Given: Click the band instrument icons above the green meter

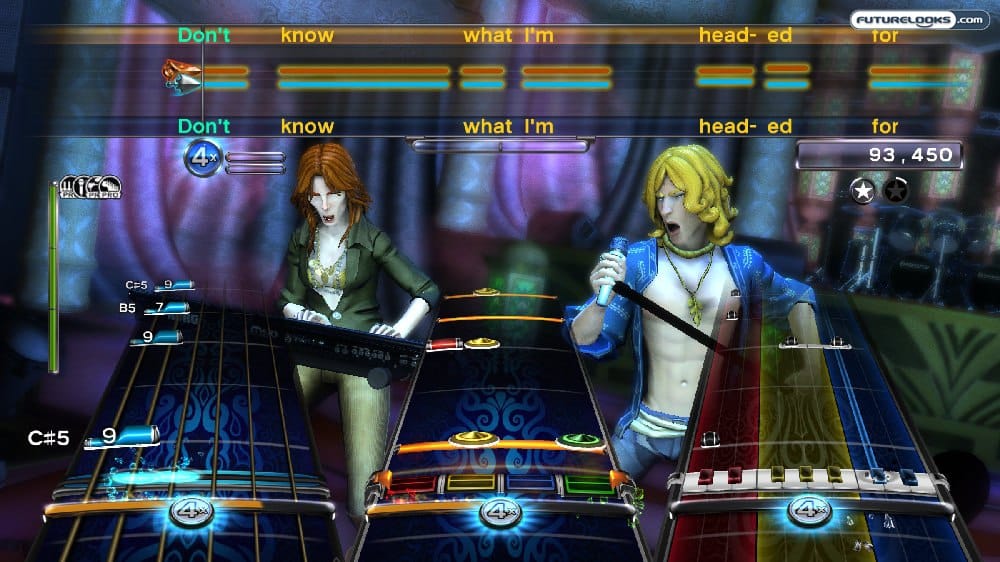Looking at the screenshot, I should pyautogui.click(x=91, y=187).
